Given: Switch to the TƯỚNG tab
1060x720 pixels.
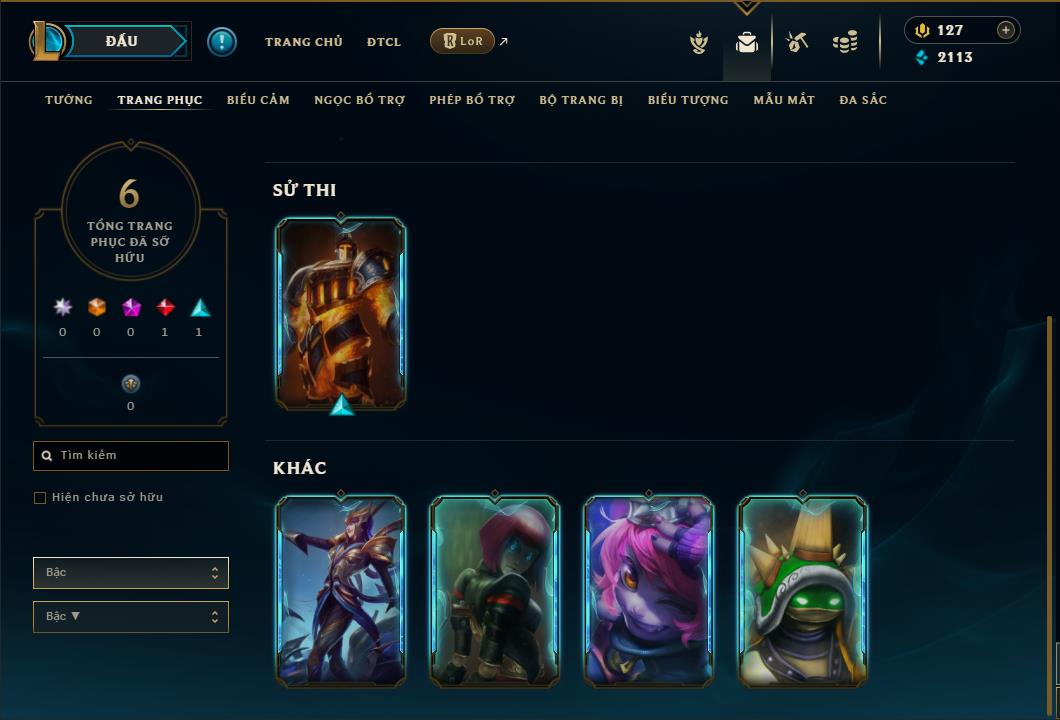Looking at the screenshot, I should [x=69, y=100].
